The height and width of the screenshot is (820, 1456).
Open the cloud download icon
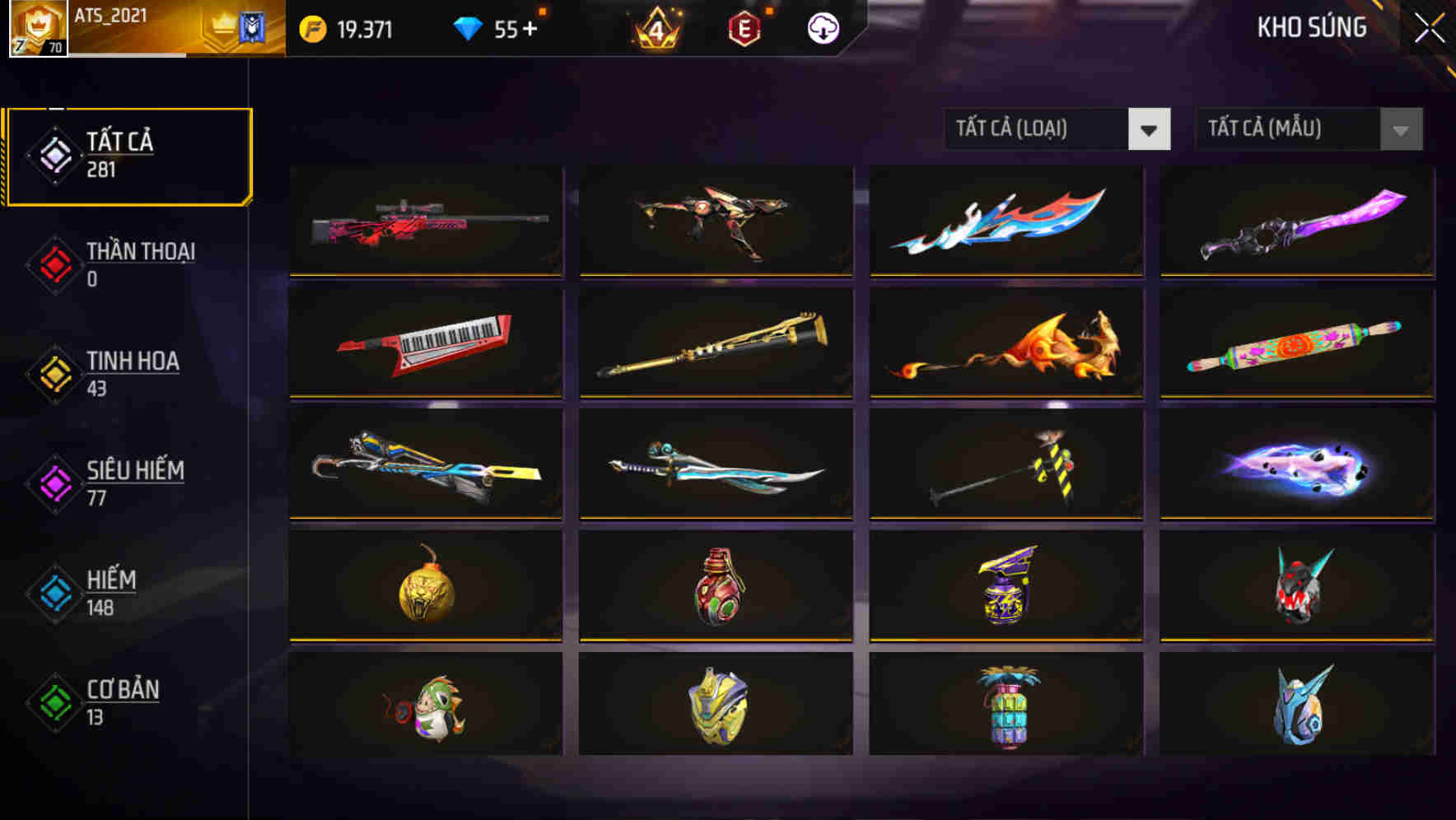tap(823, 27)
